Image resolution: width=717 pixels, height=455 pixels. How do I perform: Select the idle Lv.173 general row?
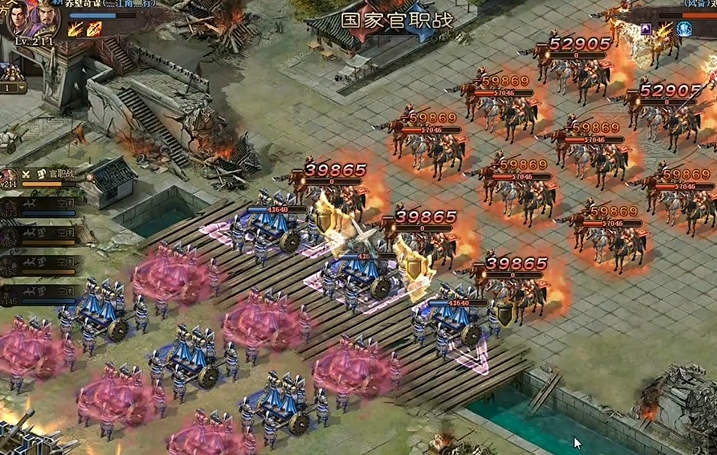coord(38,208)
